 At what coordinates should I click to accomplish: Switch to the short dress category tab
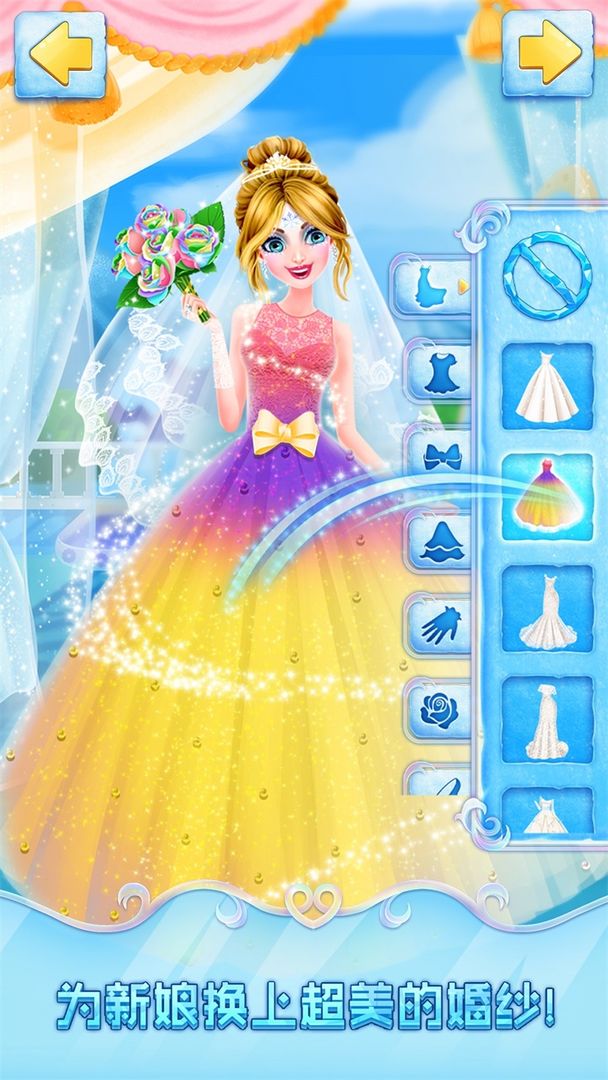click(440, 371)
